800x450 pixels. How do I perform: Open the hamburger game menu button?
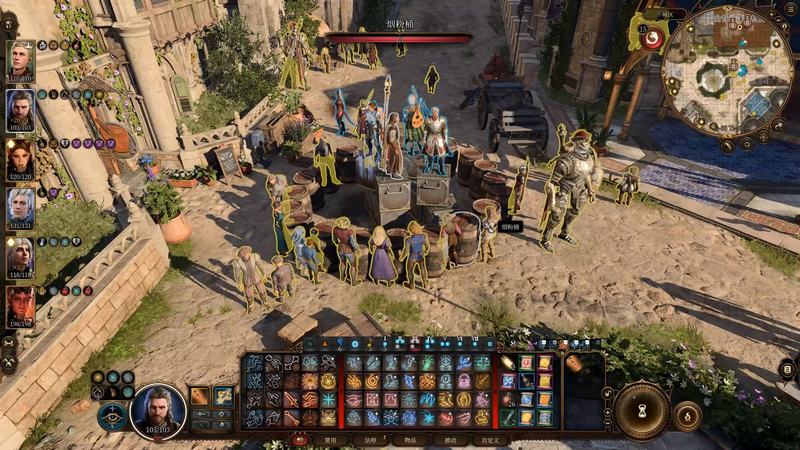790,11
